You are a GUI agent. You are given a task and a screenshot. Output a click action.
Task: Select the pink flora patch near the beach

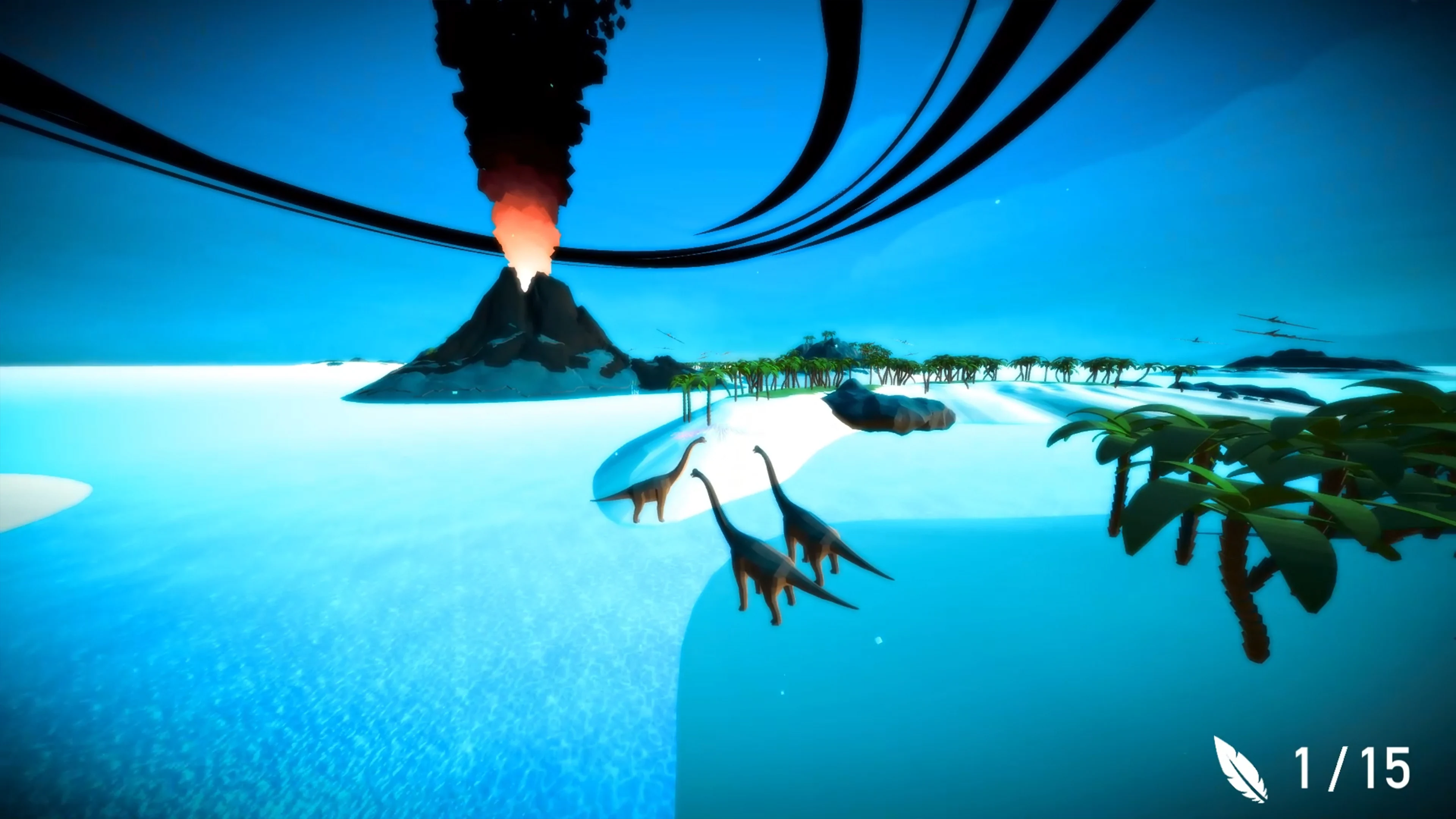[x=686, y=434]
